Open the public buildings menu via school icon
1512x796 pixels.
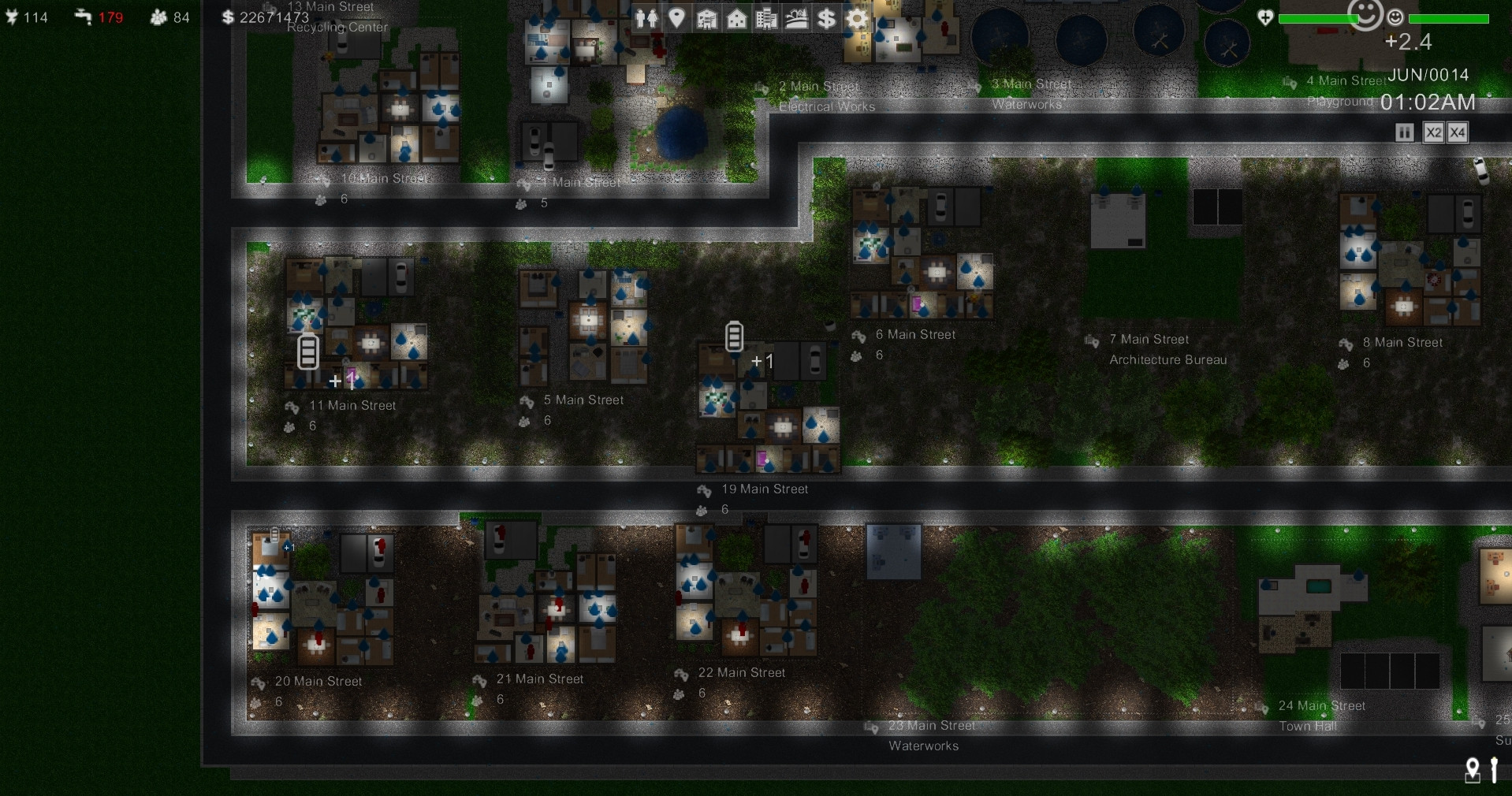click(706, 18)
